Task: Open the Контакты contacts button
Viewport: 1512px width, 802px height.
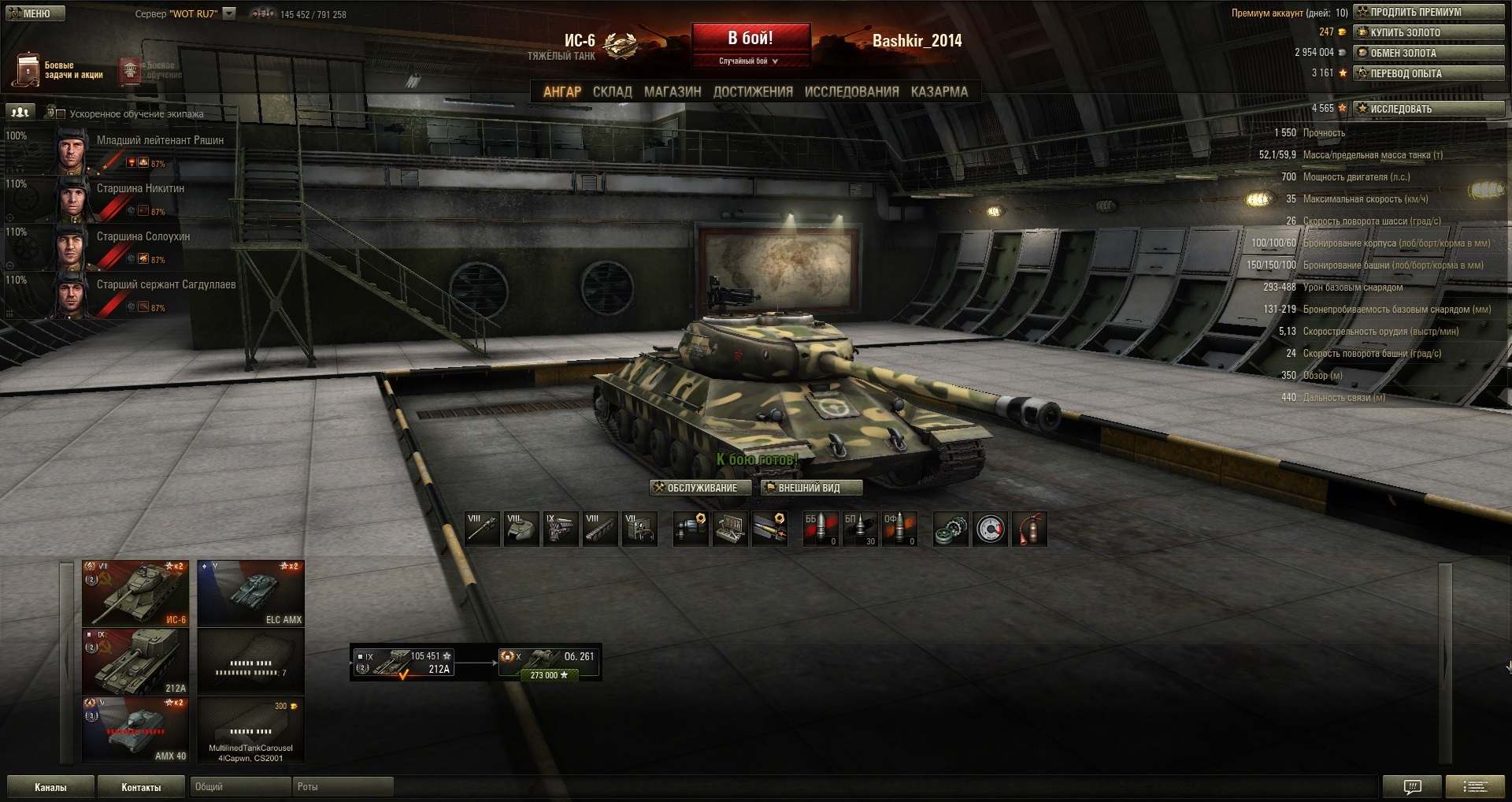Action: coord(141,787)
